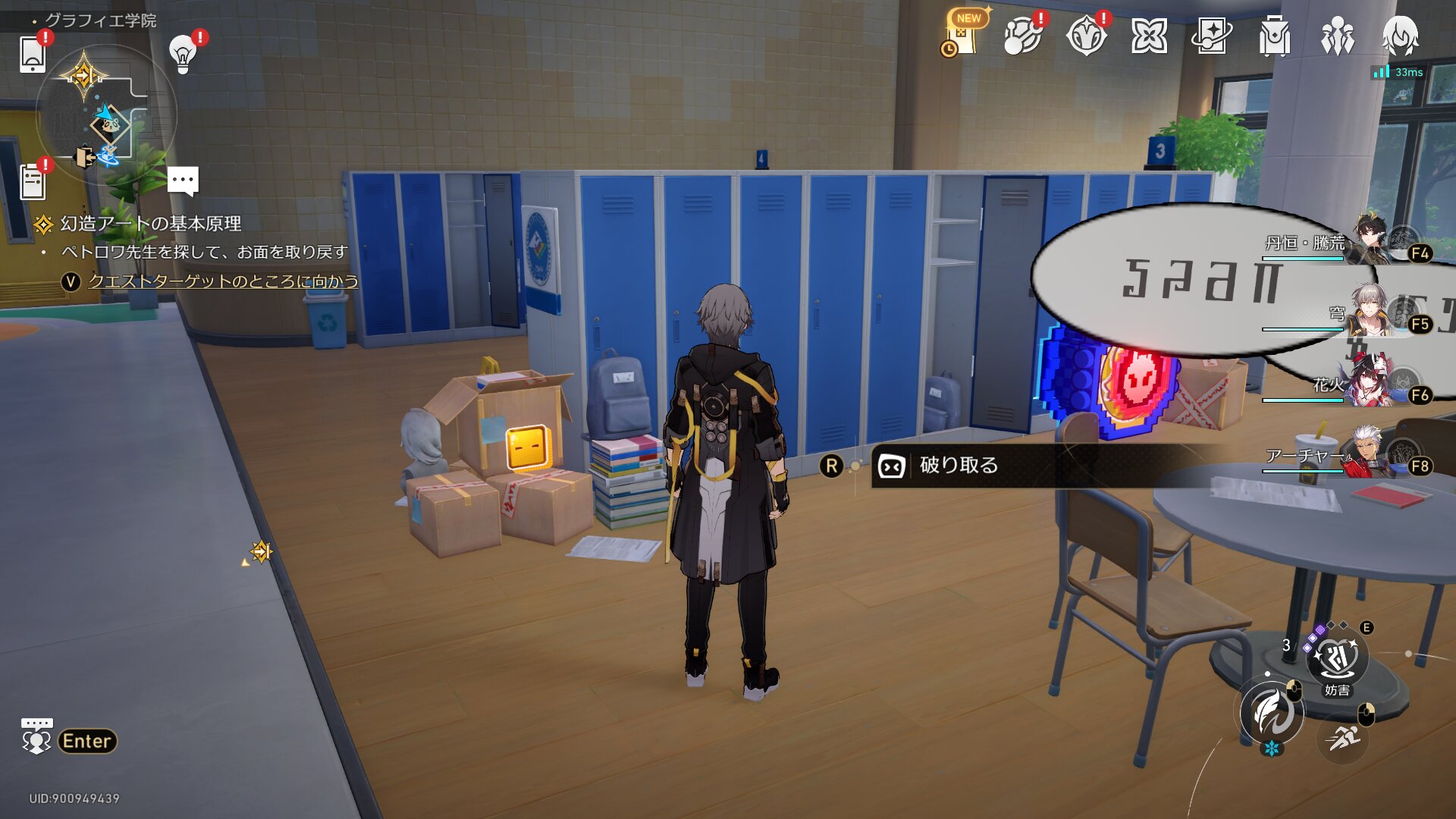Follow the クエストターゲットのところに向かう link
Viewport: 1456px width, 819px height.
click(x=223, y=281)
